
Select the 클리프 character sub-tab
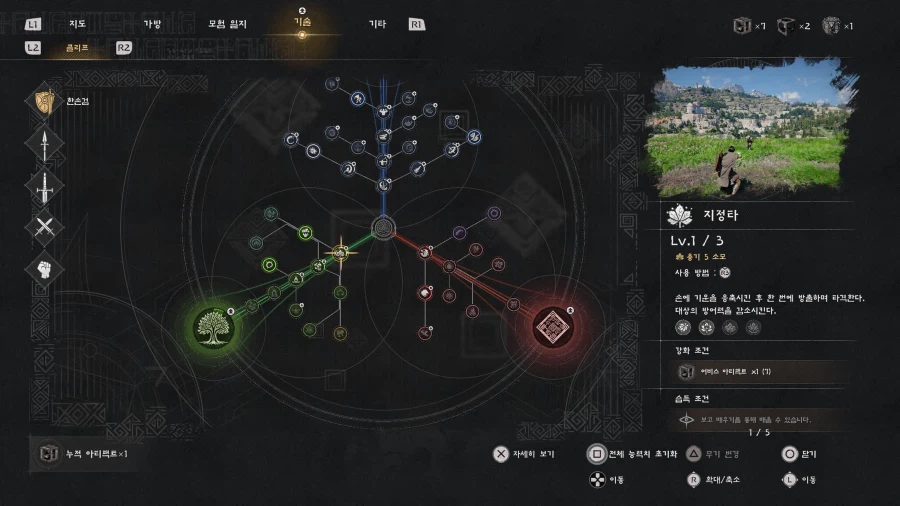77,47
